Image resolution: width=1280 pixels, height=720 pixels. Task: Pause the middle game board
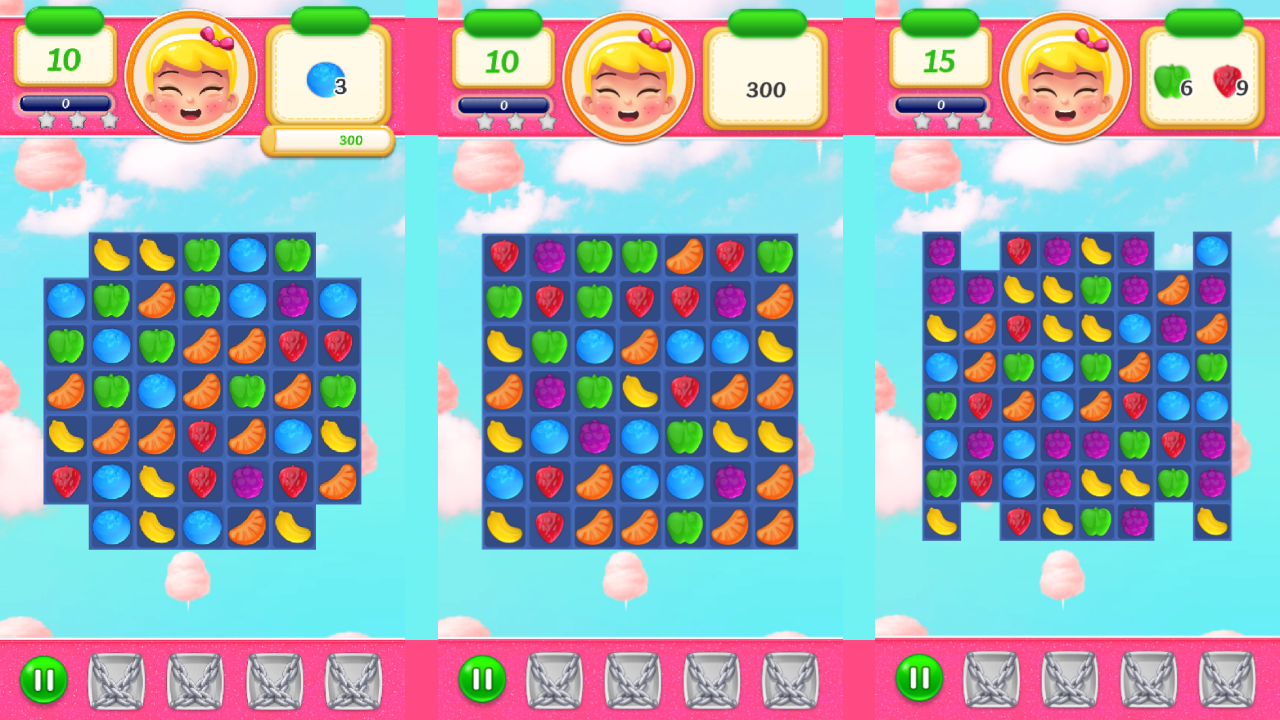483,677
